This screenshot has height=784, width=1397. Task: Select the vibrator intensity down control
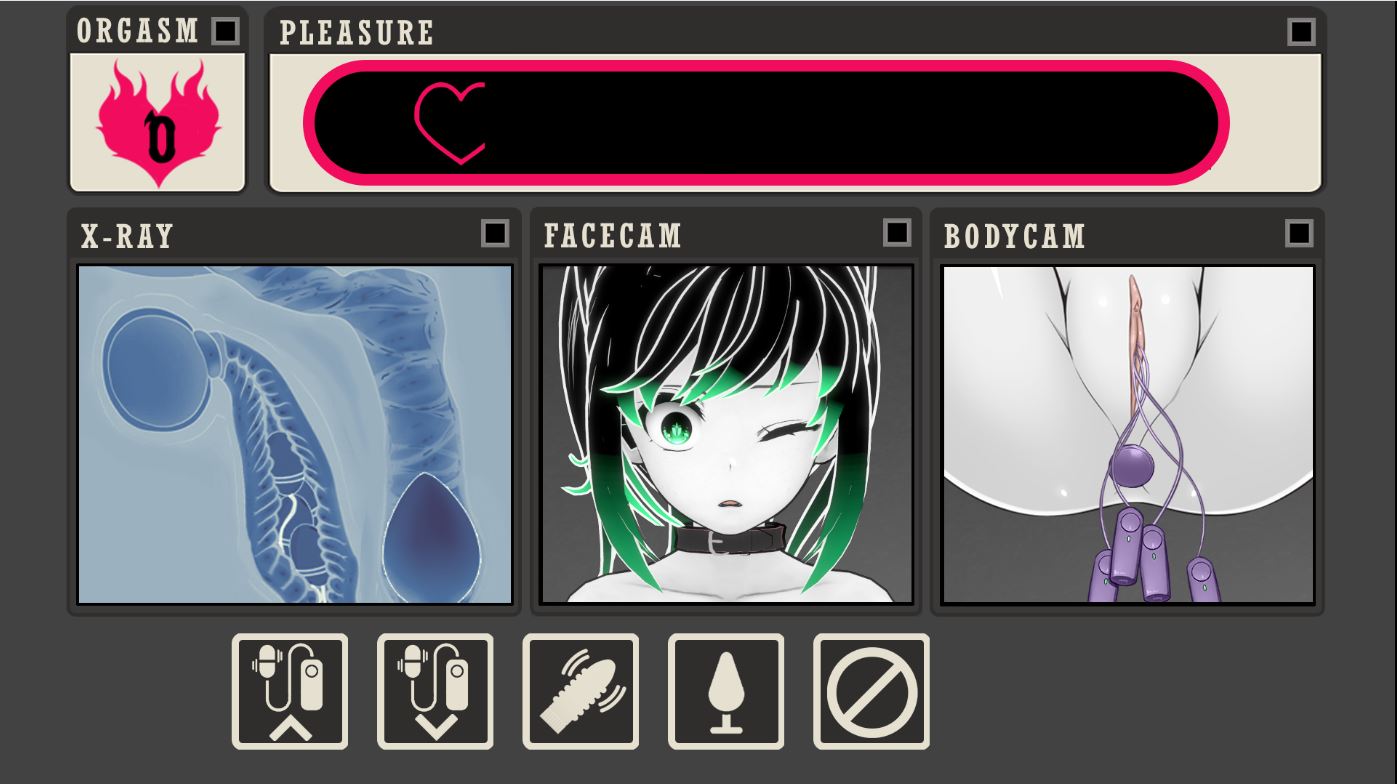coord(434,691)
